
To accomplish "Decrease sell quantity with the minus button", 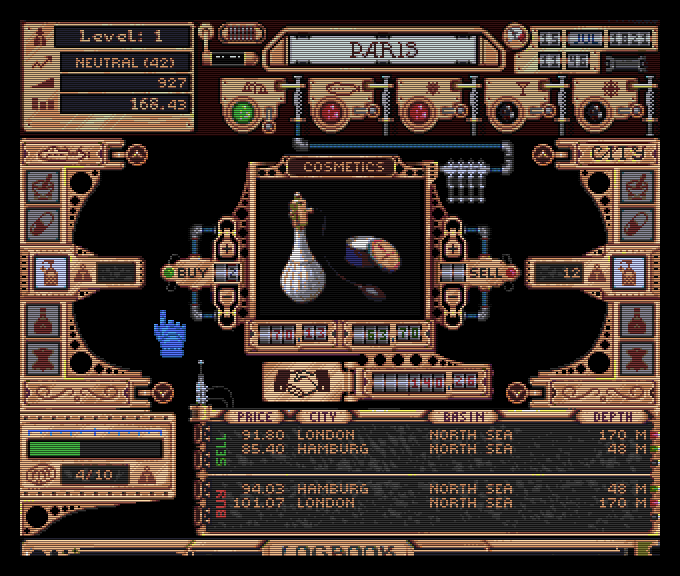I will point(452,298).
